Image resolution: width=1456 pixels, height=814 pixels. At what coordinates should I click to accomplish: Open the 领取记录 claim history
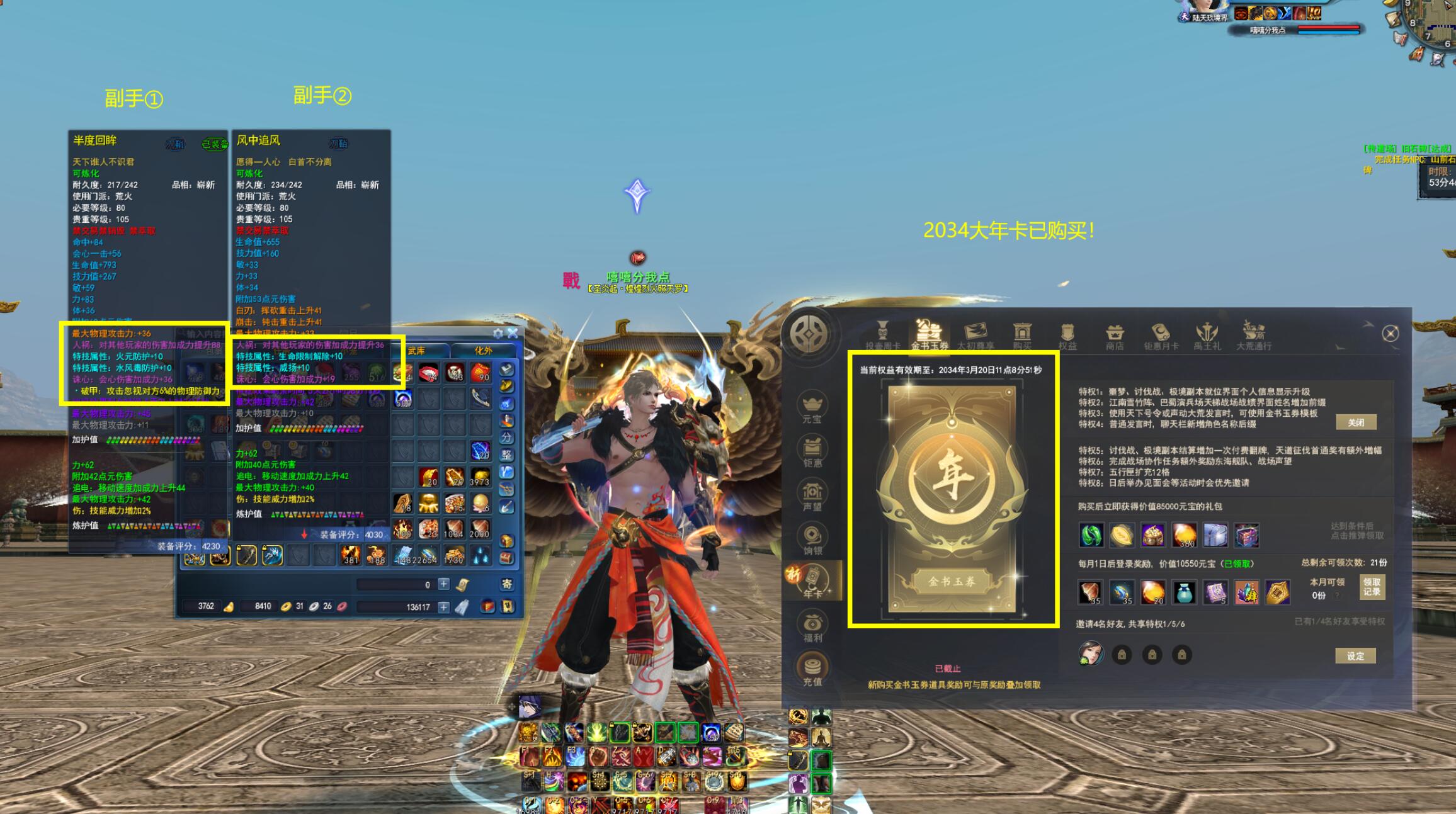(x=1372, y=587)
